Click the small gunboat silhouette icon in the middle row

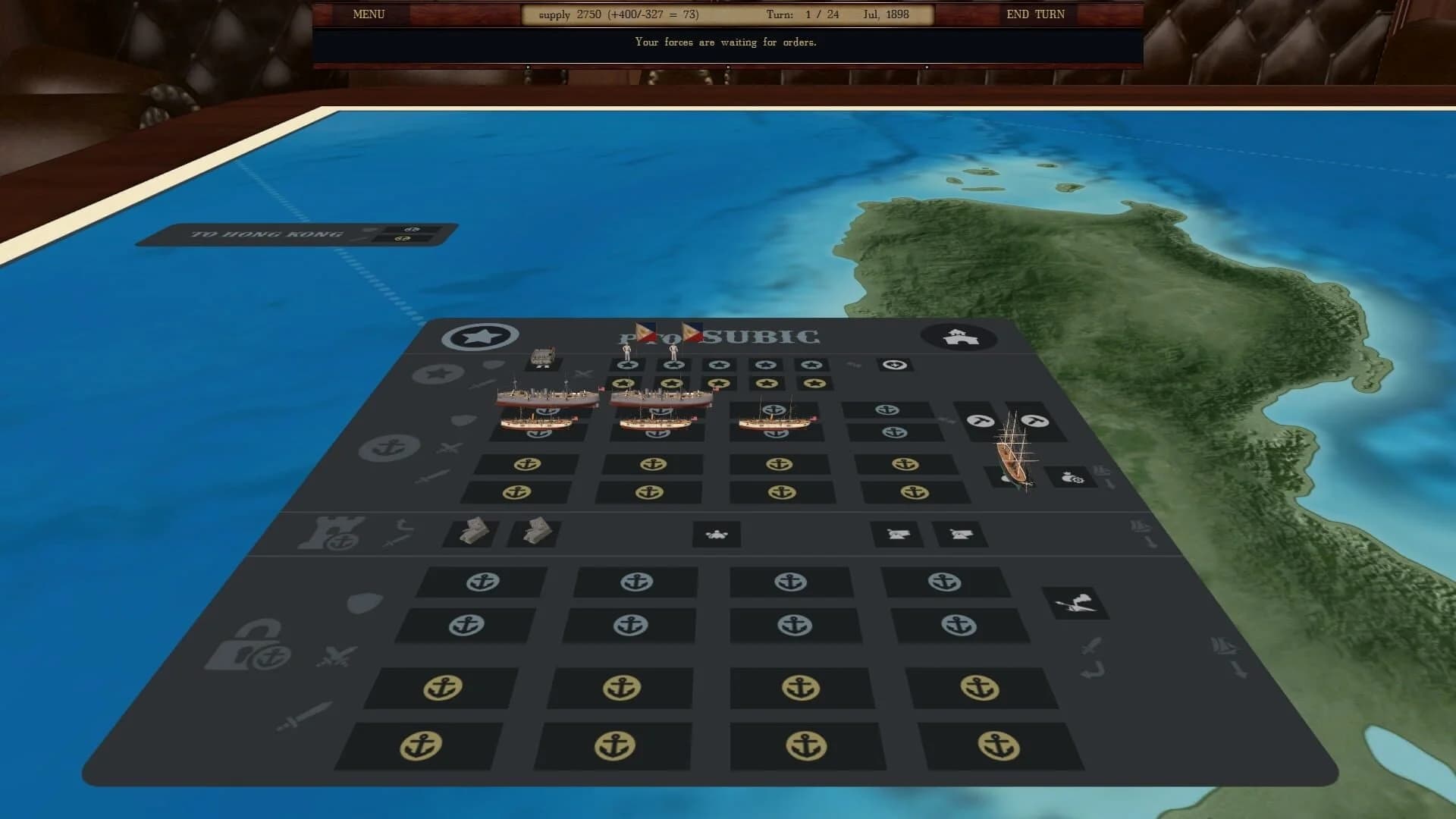coord(716,535)
